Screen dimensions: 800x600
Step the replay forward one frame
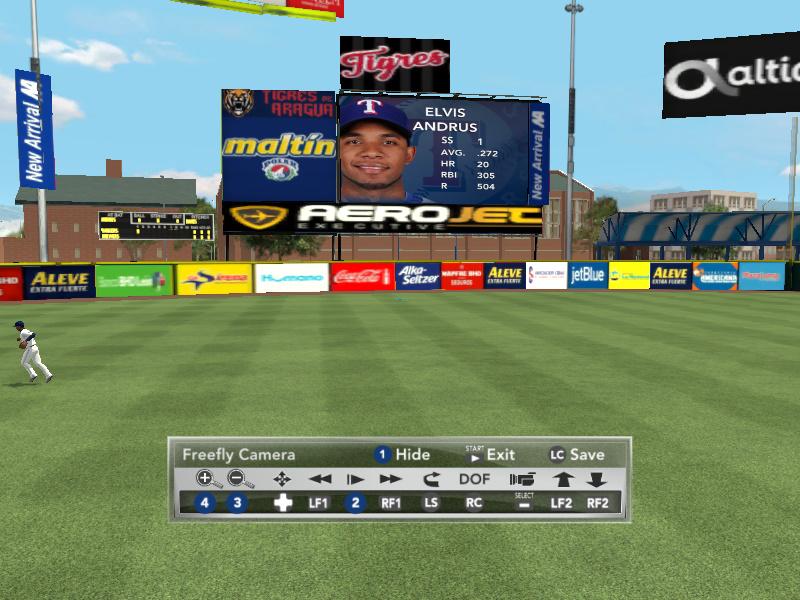(x=355, y=479)
